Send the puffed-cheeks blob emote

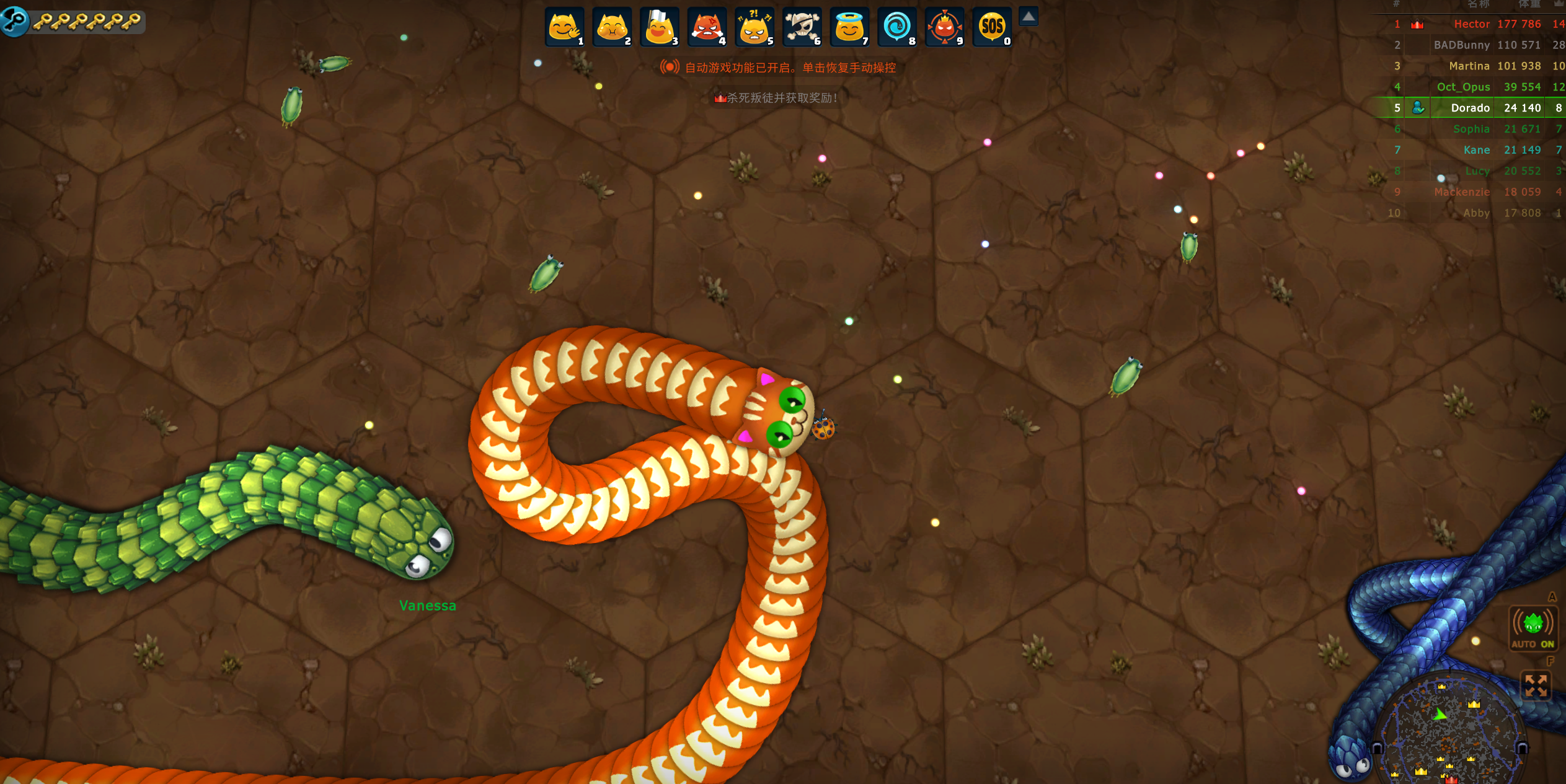(x=612, y=27)
